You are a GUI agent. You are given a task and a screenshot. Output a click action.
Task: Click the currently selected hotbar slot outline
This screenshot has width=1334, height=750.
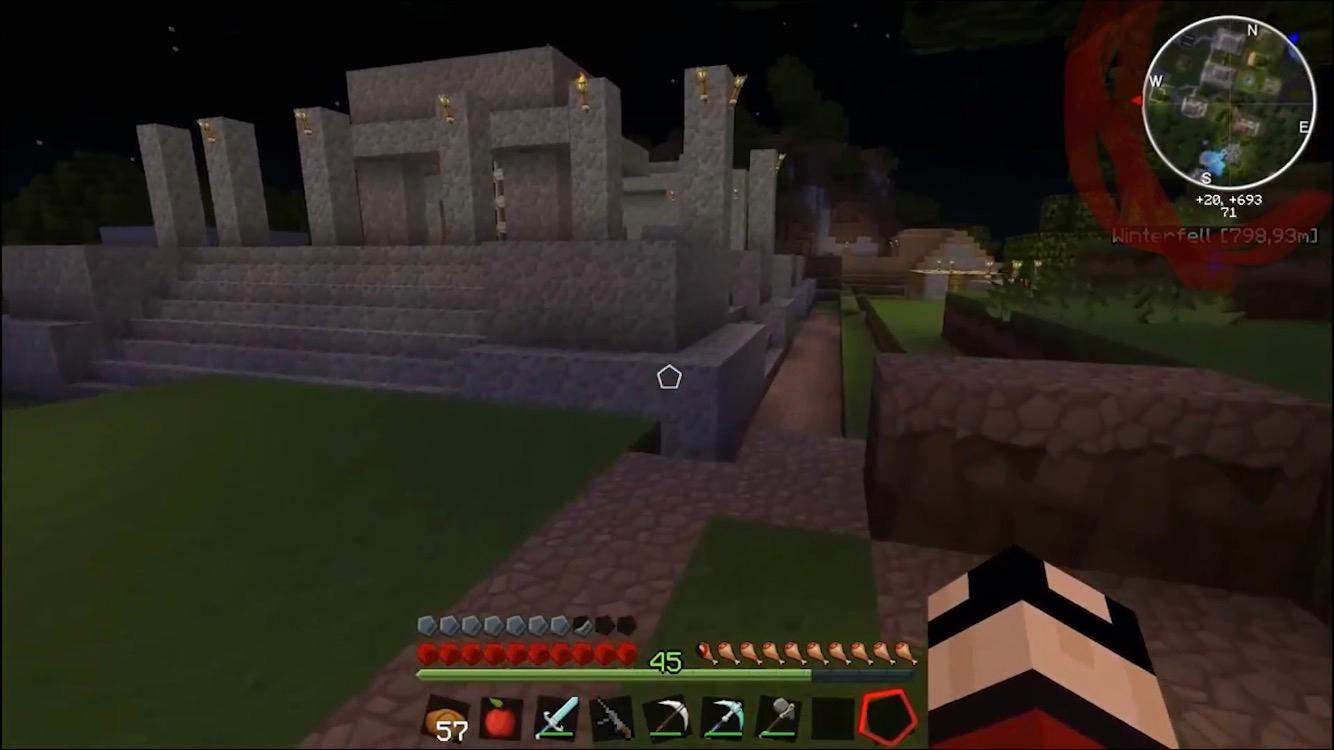886,715
